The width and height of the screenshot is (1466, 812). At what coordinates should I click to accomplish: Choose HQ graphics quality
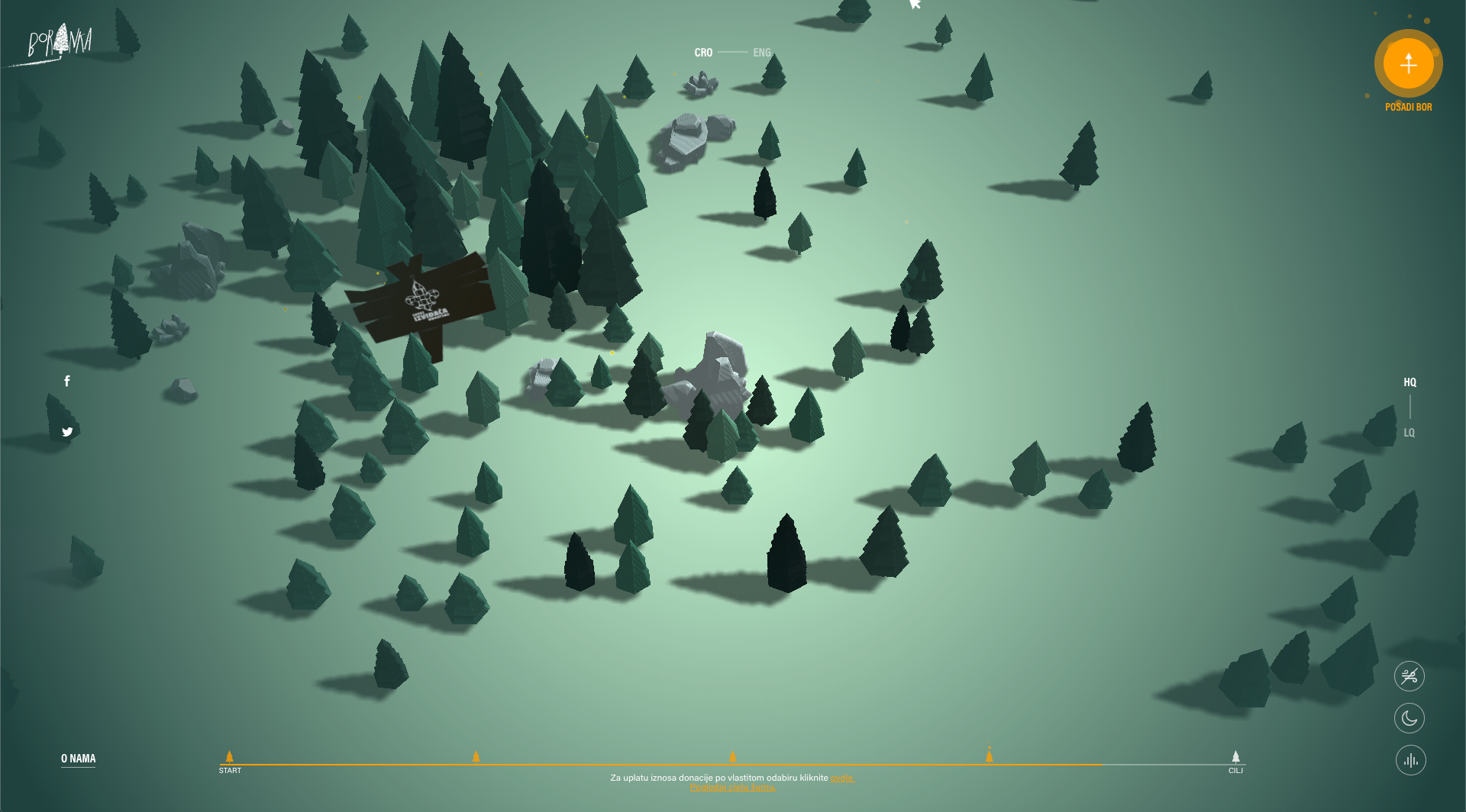coord(1409,382)
